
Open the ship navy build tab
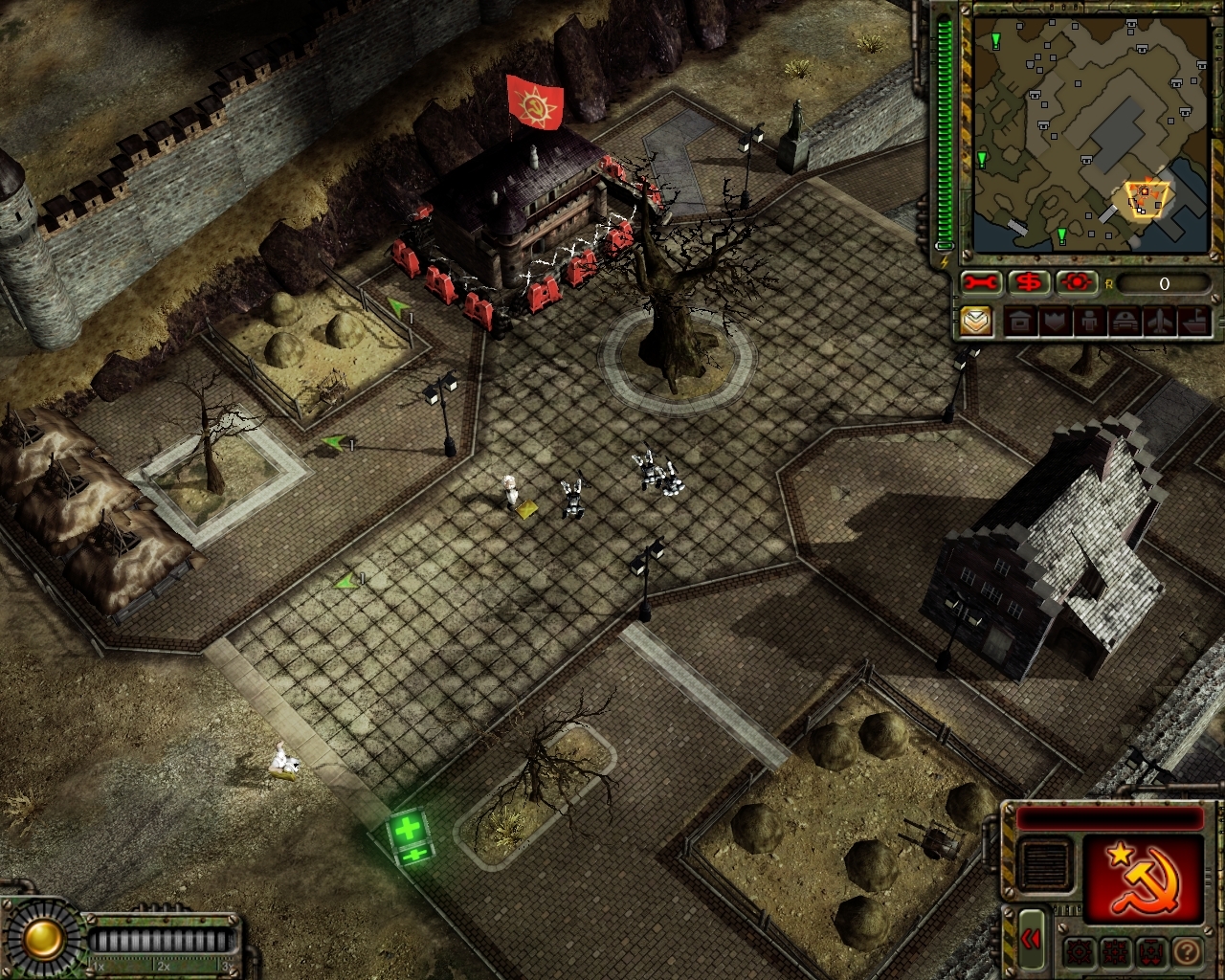click(x=1193, y=322)
